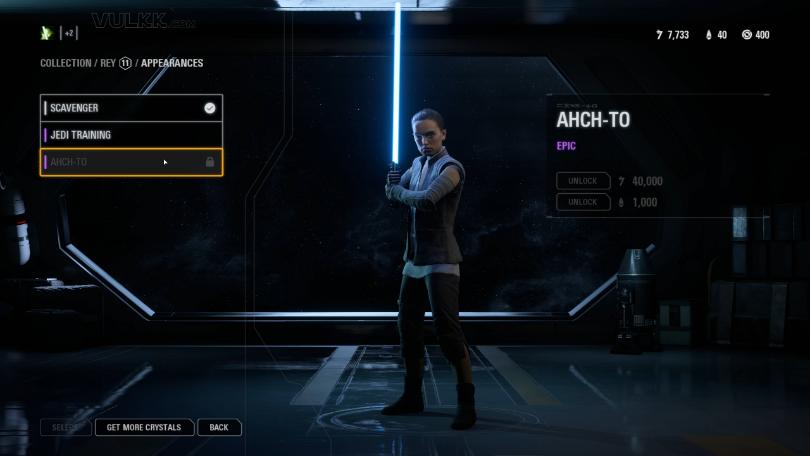Image resolution: width=810 pixels, height=456 pixels.
Task: Select the Scavenger appearance
Action: [130, 108]
